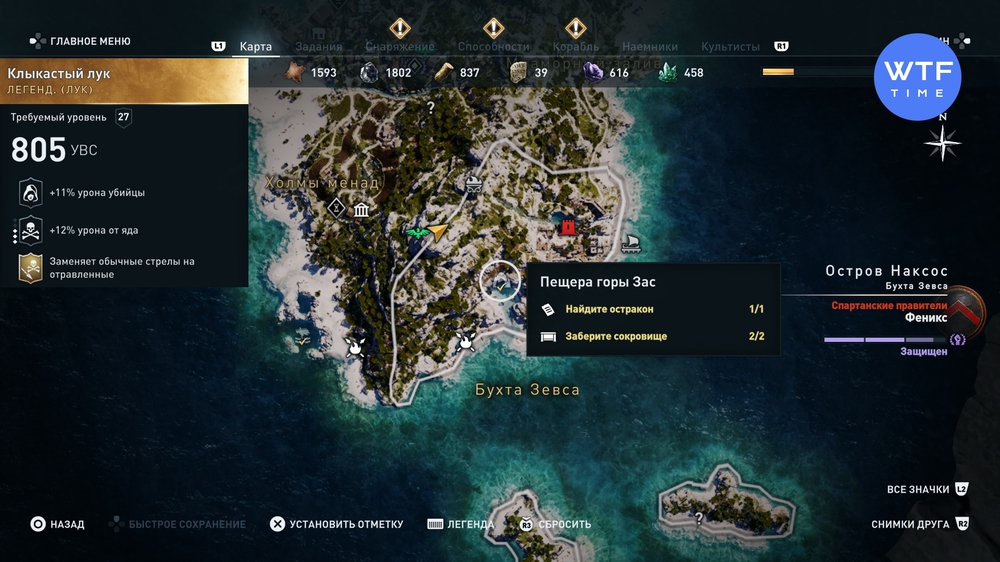1000x562 pixels.
Task: Open the Наемники tab
Action: tap(650, 47)
